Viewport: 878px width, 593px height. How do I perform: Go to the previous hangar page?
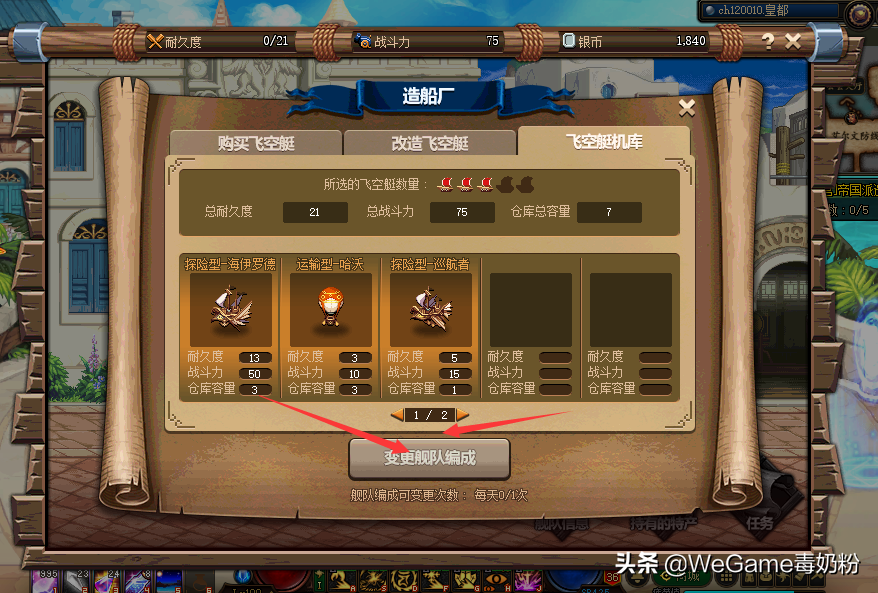[x=397, y=415]
